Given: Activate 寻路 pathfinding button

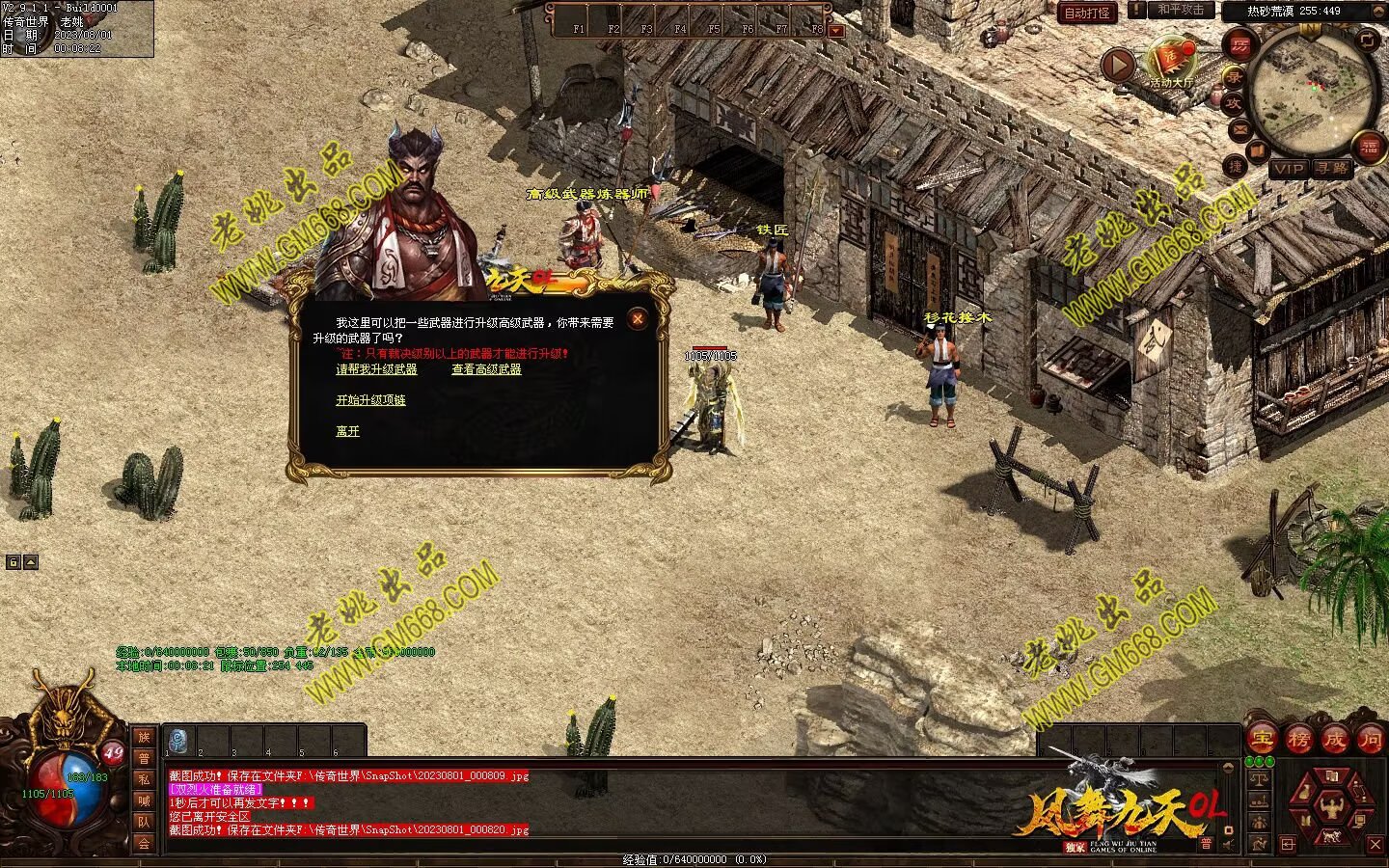Looking at the screenshot, I should (x=1332, y=169).
